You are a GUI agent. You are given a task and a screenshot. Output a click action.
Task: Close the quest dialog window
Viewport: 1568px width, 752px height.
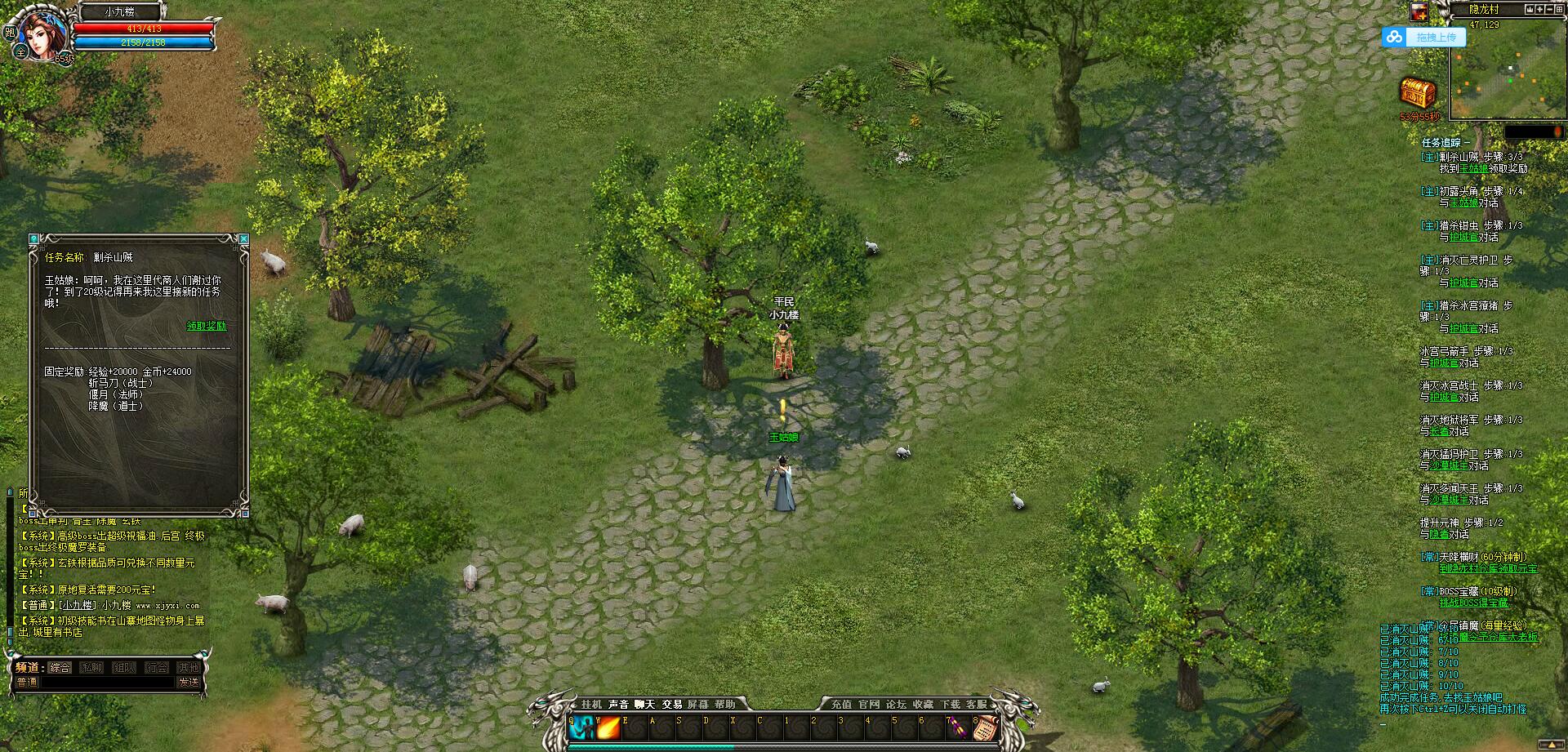pos(243,238)
